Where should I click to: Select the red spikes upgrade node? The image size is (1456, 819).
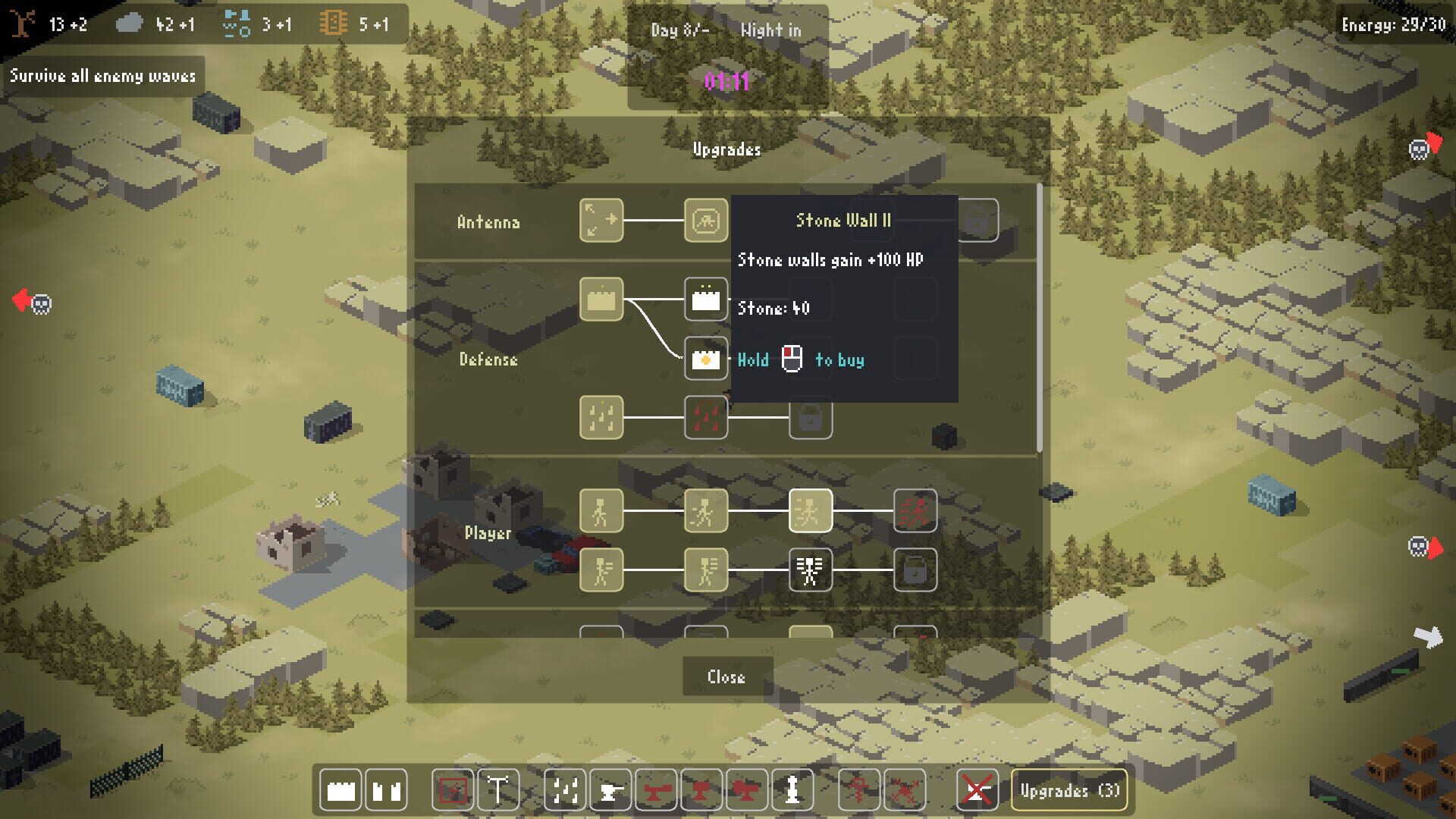706,418
